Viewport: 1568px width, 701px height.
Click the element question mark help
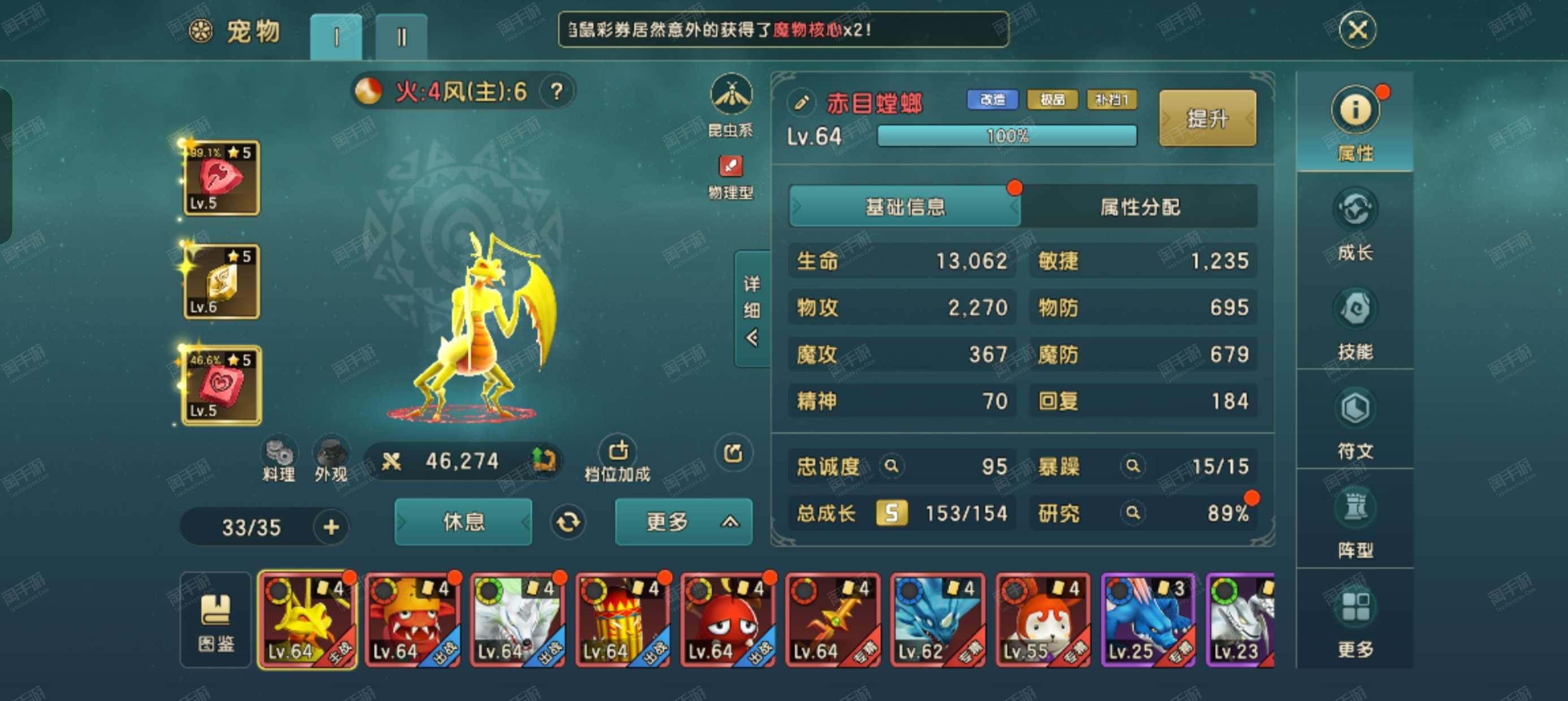click(555, 92)
